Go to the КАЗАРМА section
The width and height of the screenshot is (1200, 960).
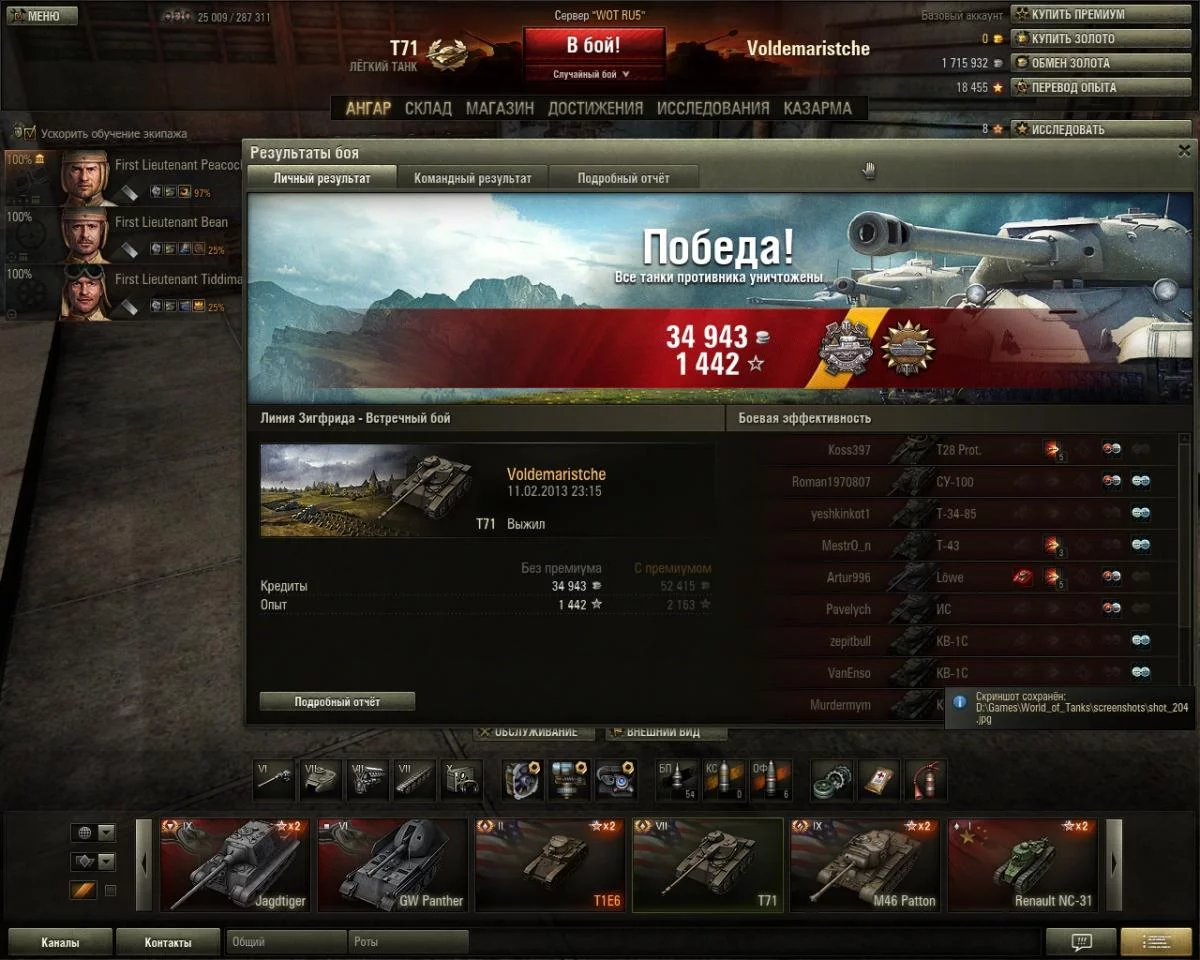817,108
